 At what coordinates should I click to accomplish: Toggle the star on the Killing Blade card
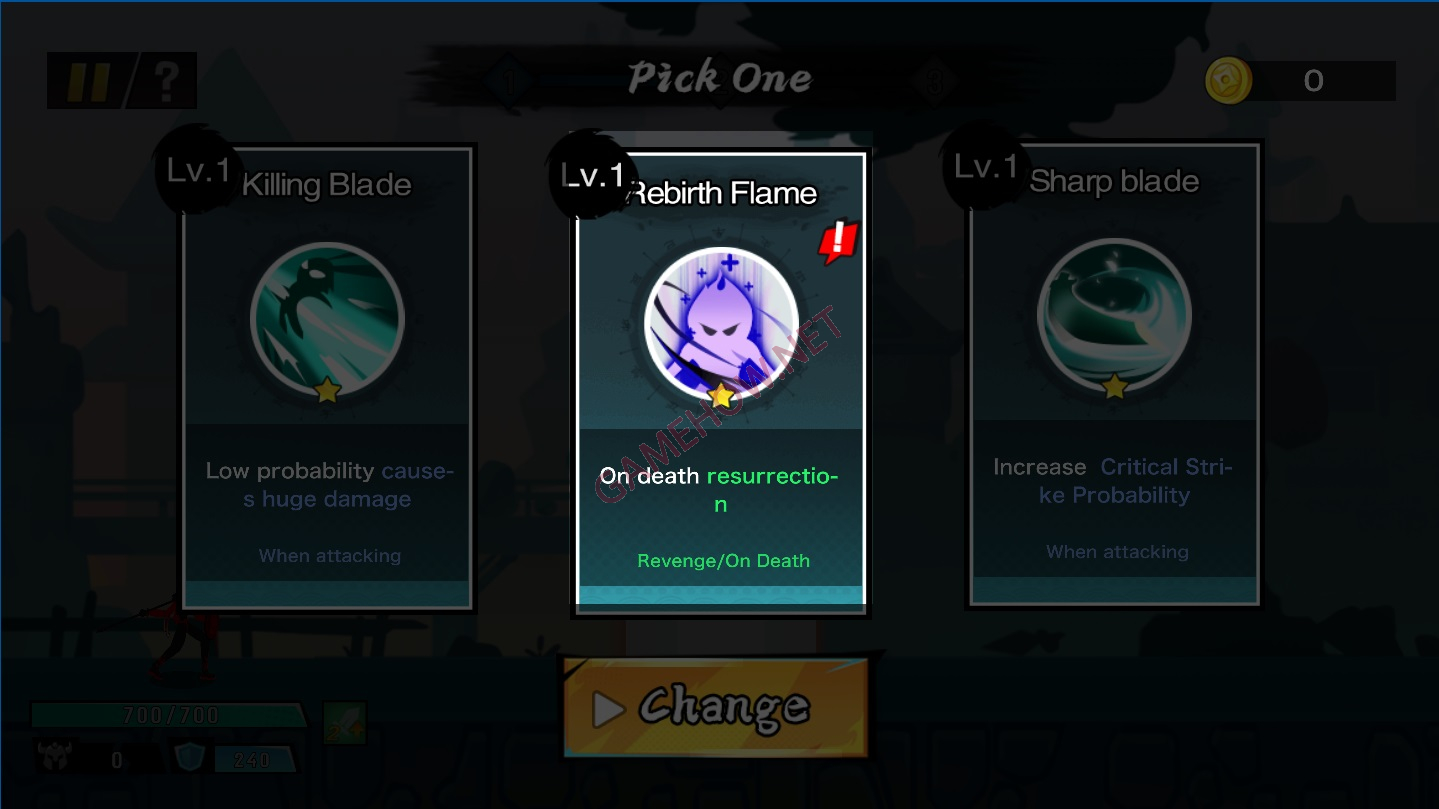[327, 392]
